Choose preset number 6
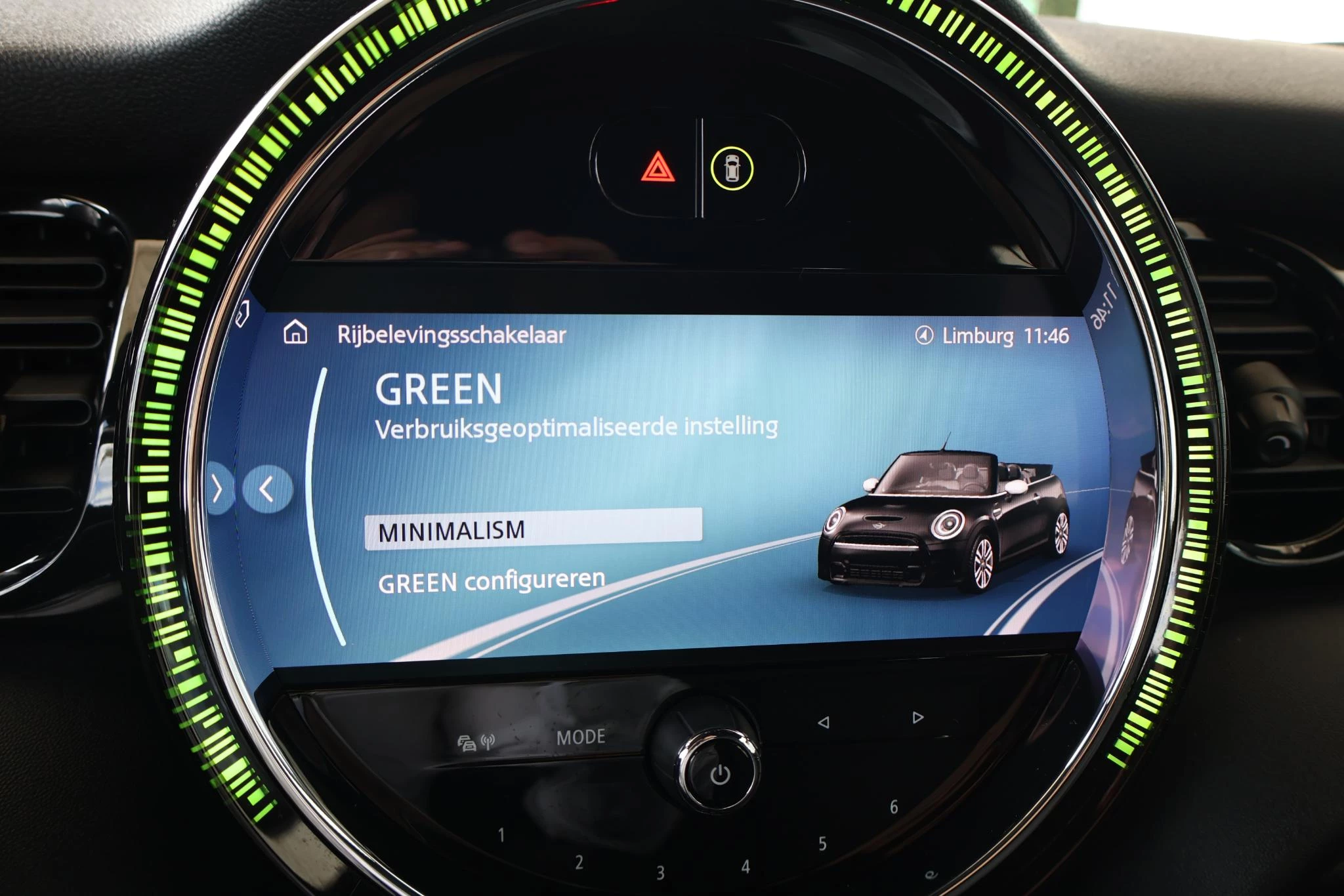The image size is (1344, 896). [893, 807]
